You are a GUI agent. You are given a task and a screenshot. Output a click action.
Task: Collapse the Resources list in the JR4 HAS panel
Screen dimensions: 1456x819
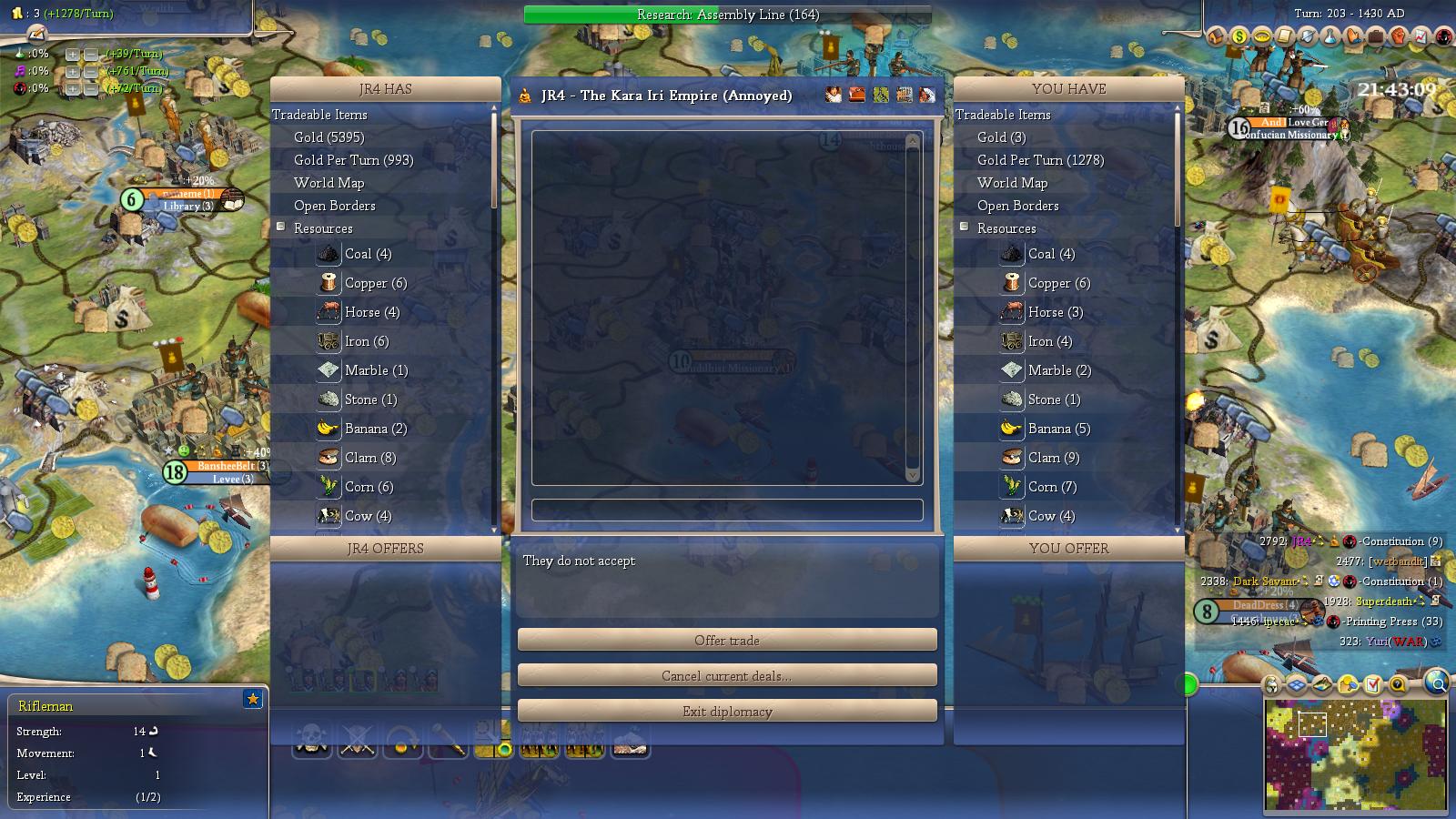[x=279, y=227]
